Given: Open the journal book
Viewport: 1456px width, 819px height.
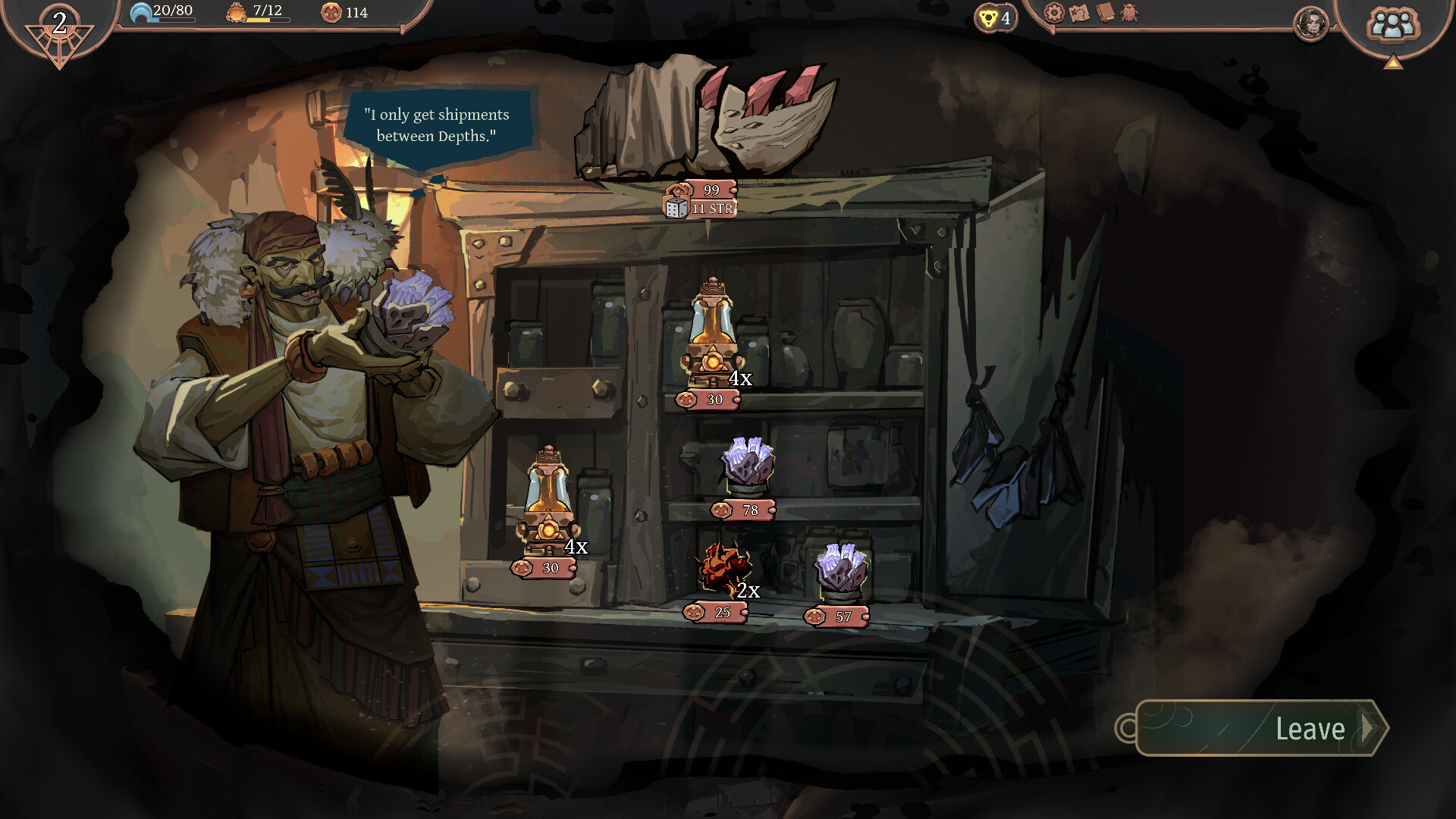Looking at the screenshot, I should [x=1105, y=13].
